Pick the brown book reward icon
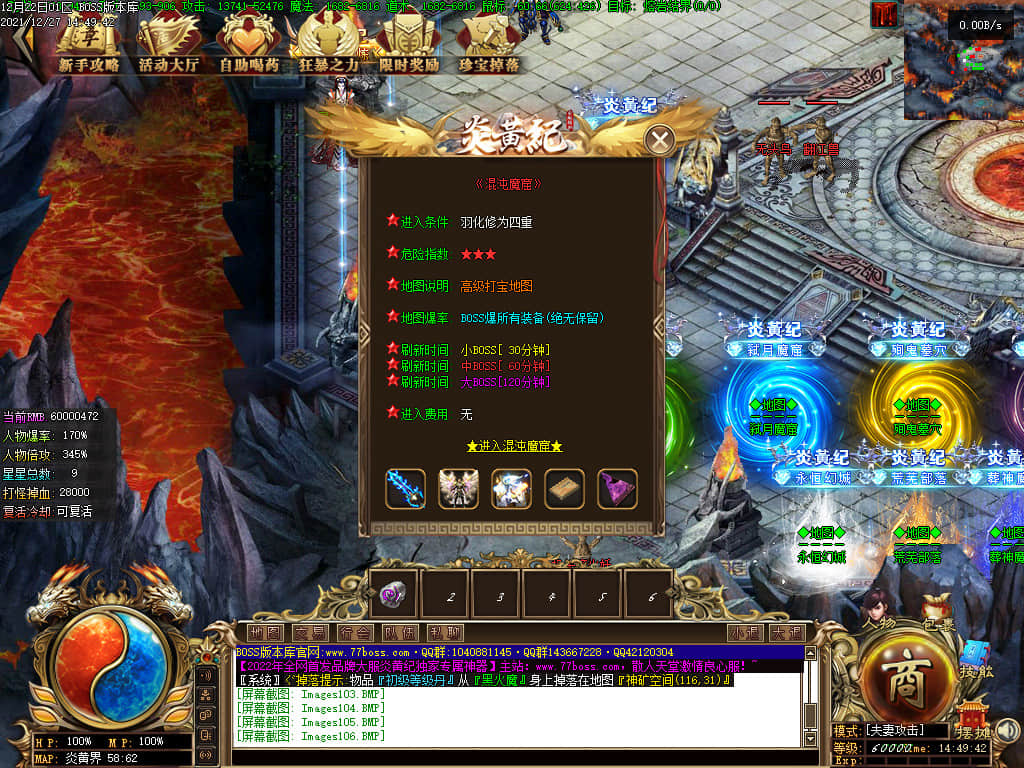The width and height of the screenshot is (1024, 768). point(564,489)
